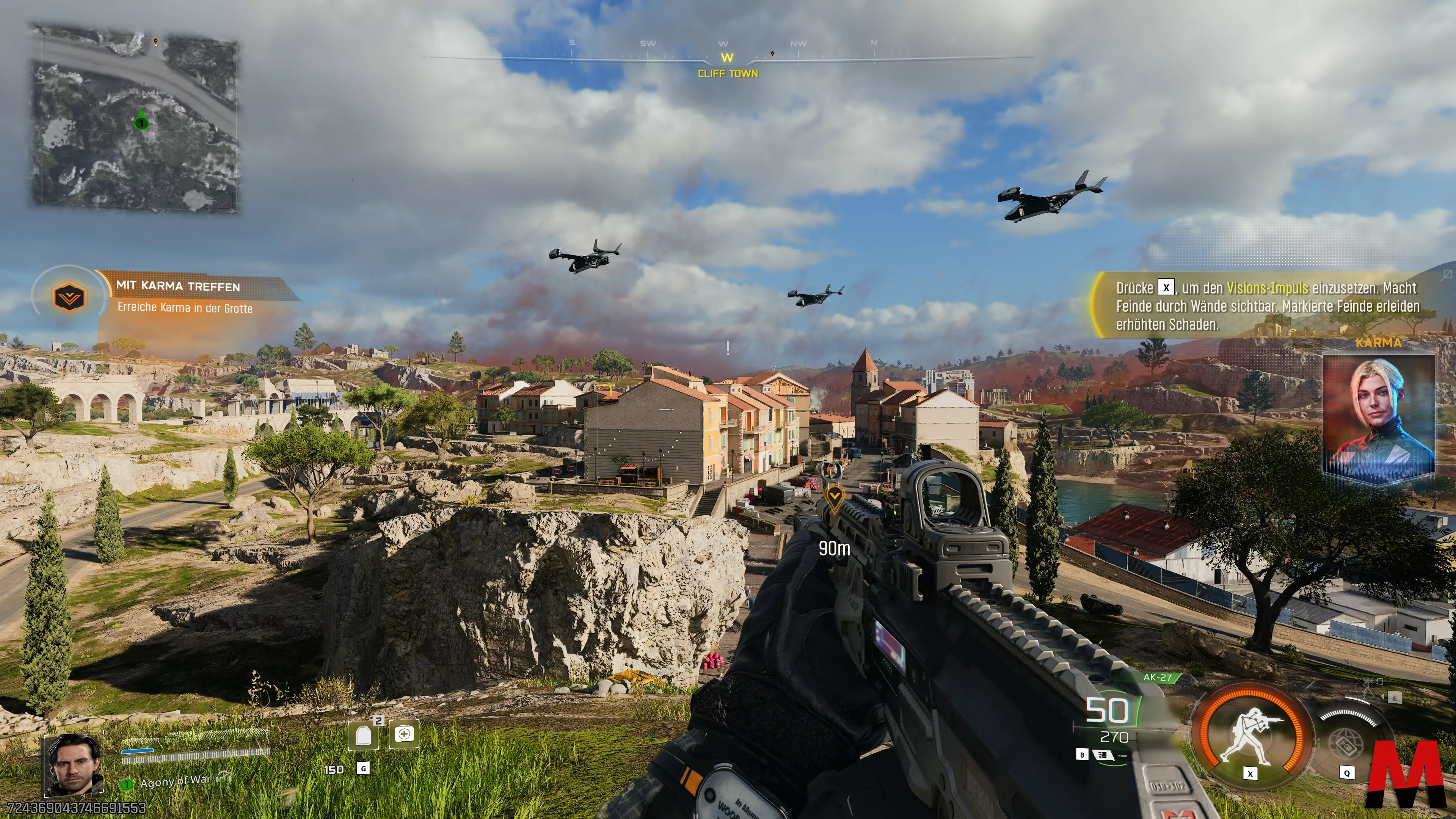Select the Agony of War squad member name
This screenshot has height=819, width=1456.
coord(175,781)
